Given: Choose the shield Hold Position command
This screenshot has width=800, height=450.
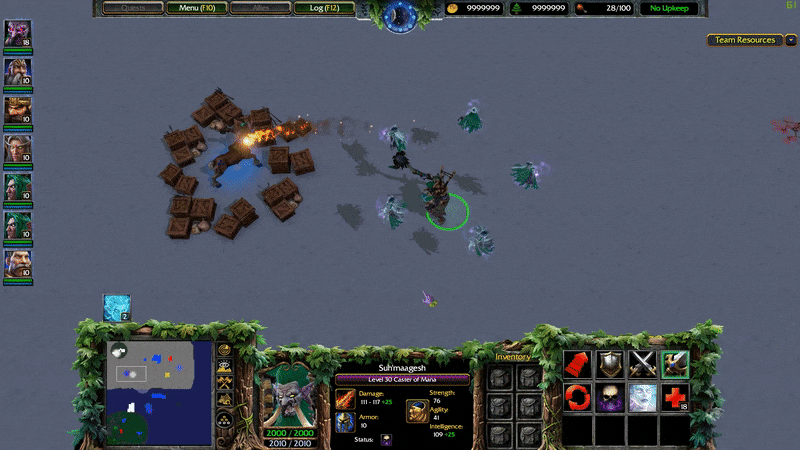Looking at the screenshot, I should pos(610,364).
